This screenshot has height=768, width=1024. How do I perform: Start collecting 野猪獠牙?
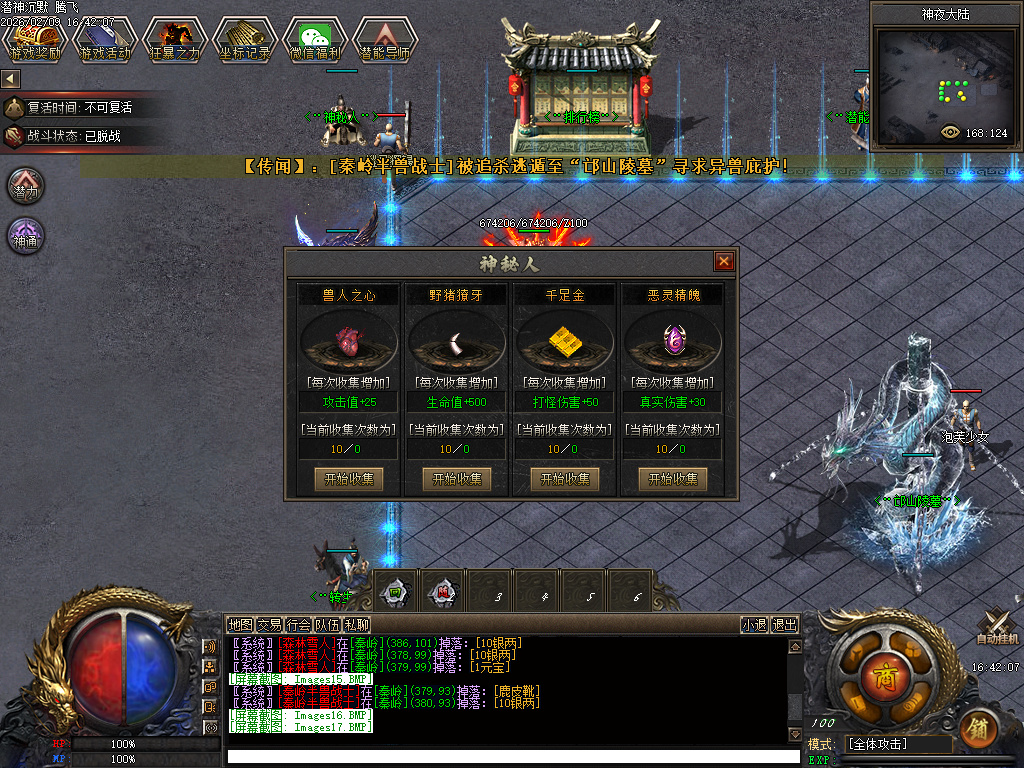point(457,479)
